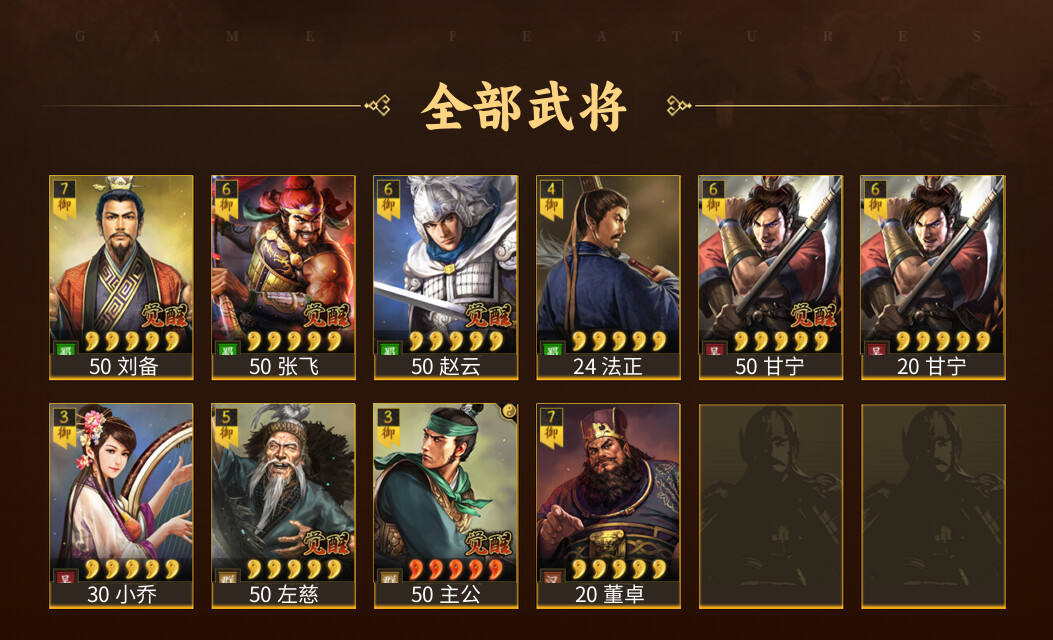1053x640 pixels.
Task: Select the level 24 法正 card
Action: (x=608, y=276)
